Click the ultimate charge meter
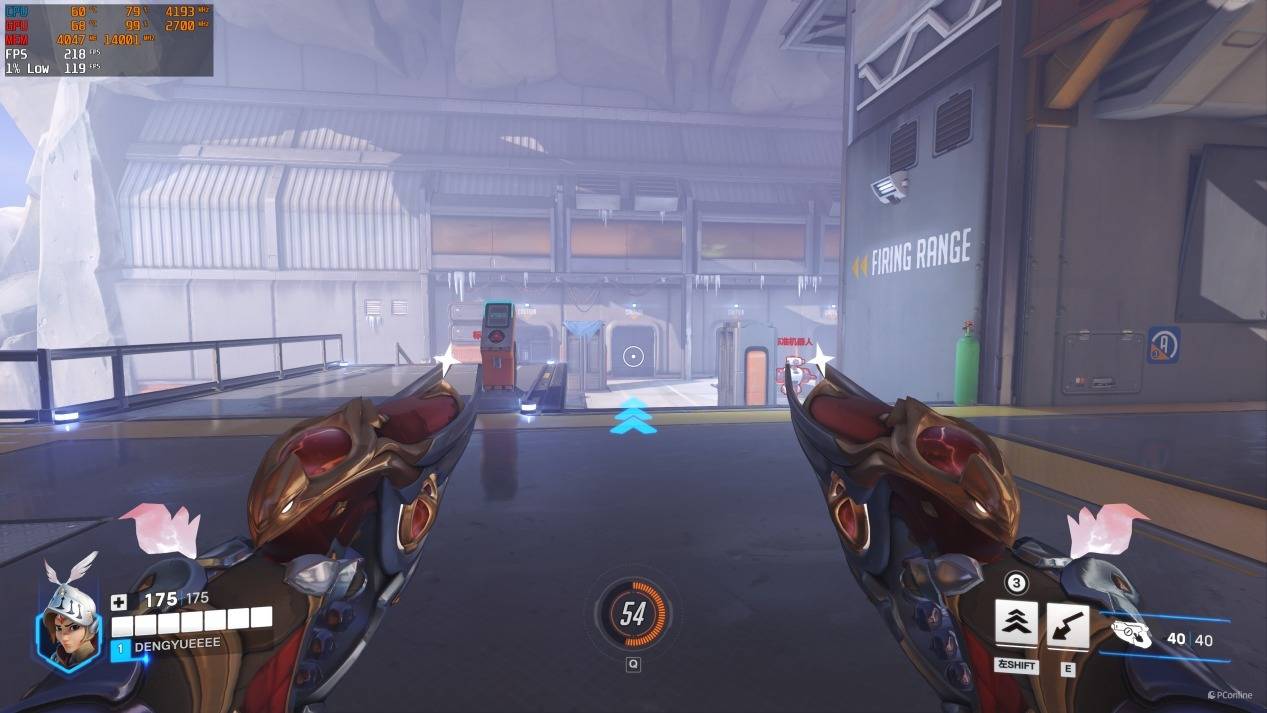1267x713 pixels. pyautogui.click(x=632, y=613)
